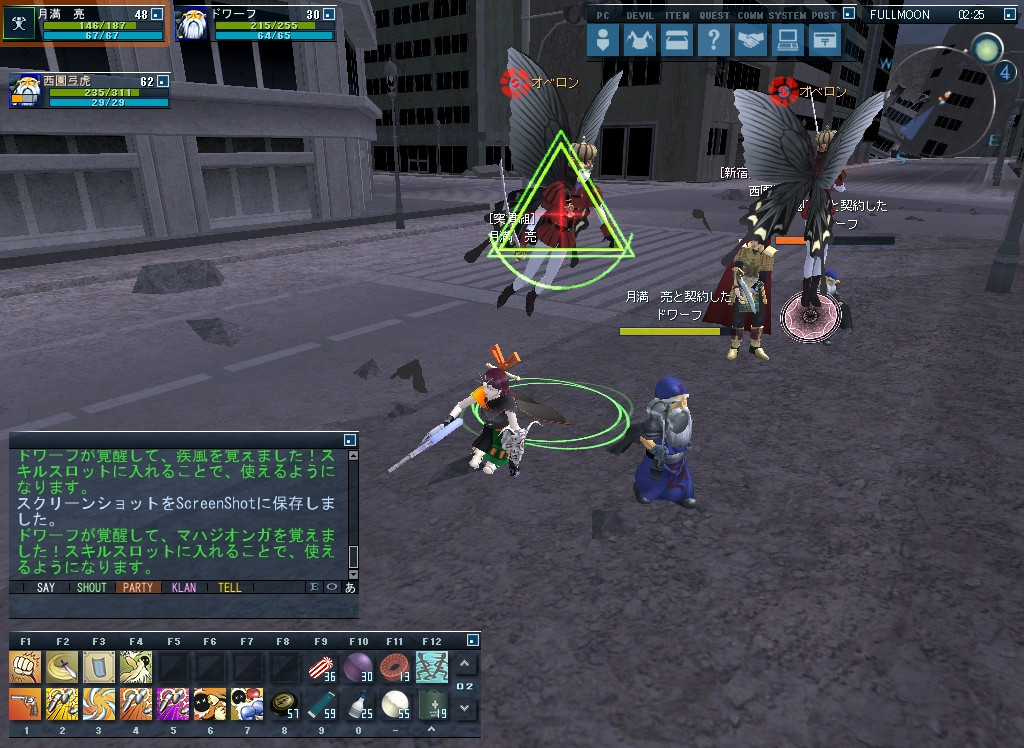Switch chat channel to SAY

[x=46, y=587]
